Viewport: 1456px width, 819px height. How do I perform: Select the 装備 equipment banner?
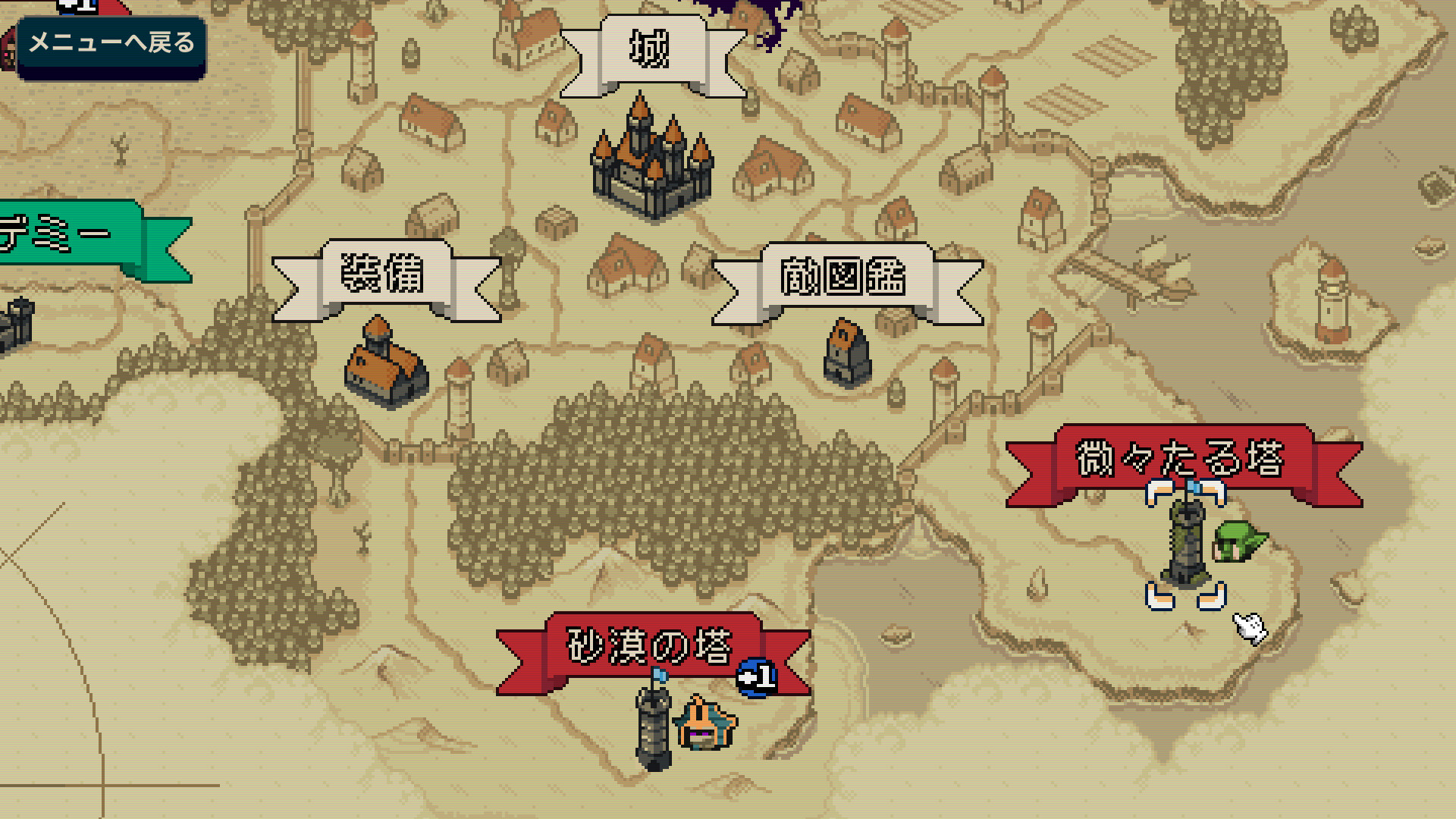click(384, 275)
